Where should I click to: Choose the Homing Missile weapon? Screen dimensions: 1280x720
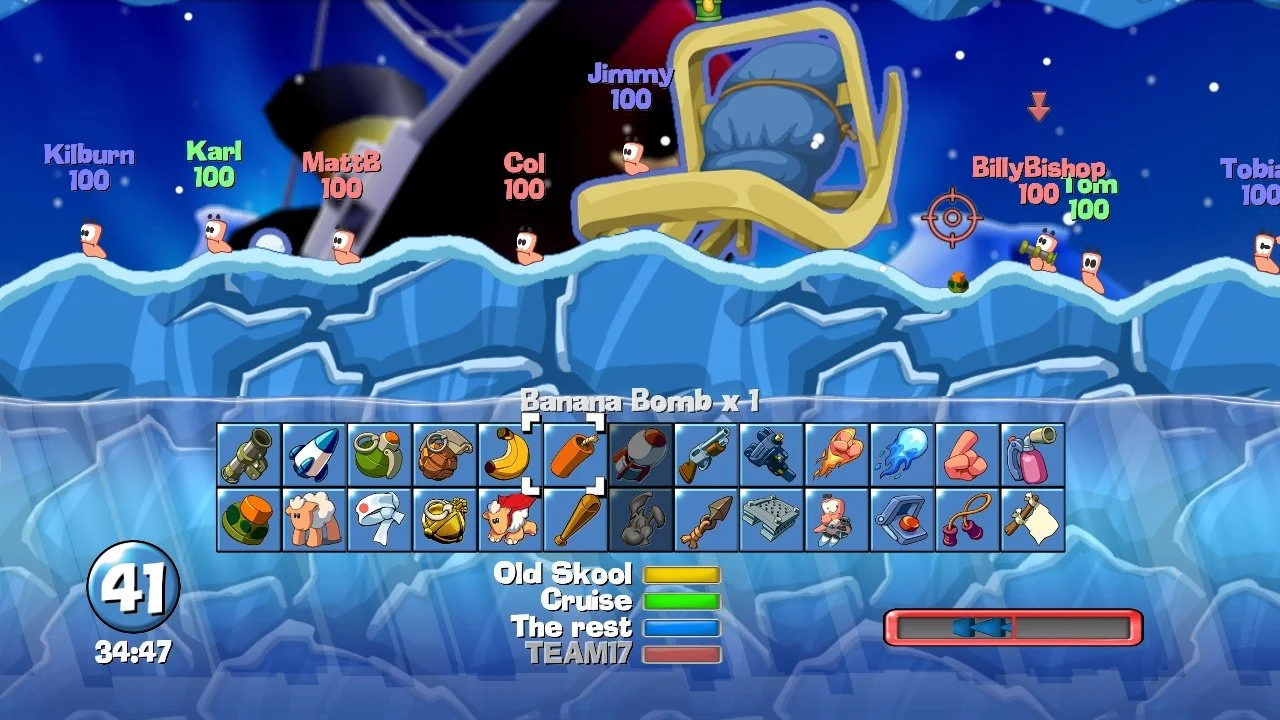click(314, 455)
